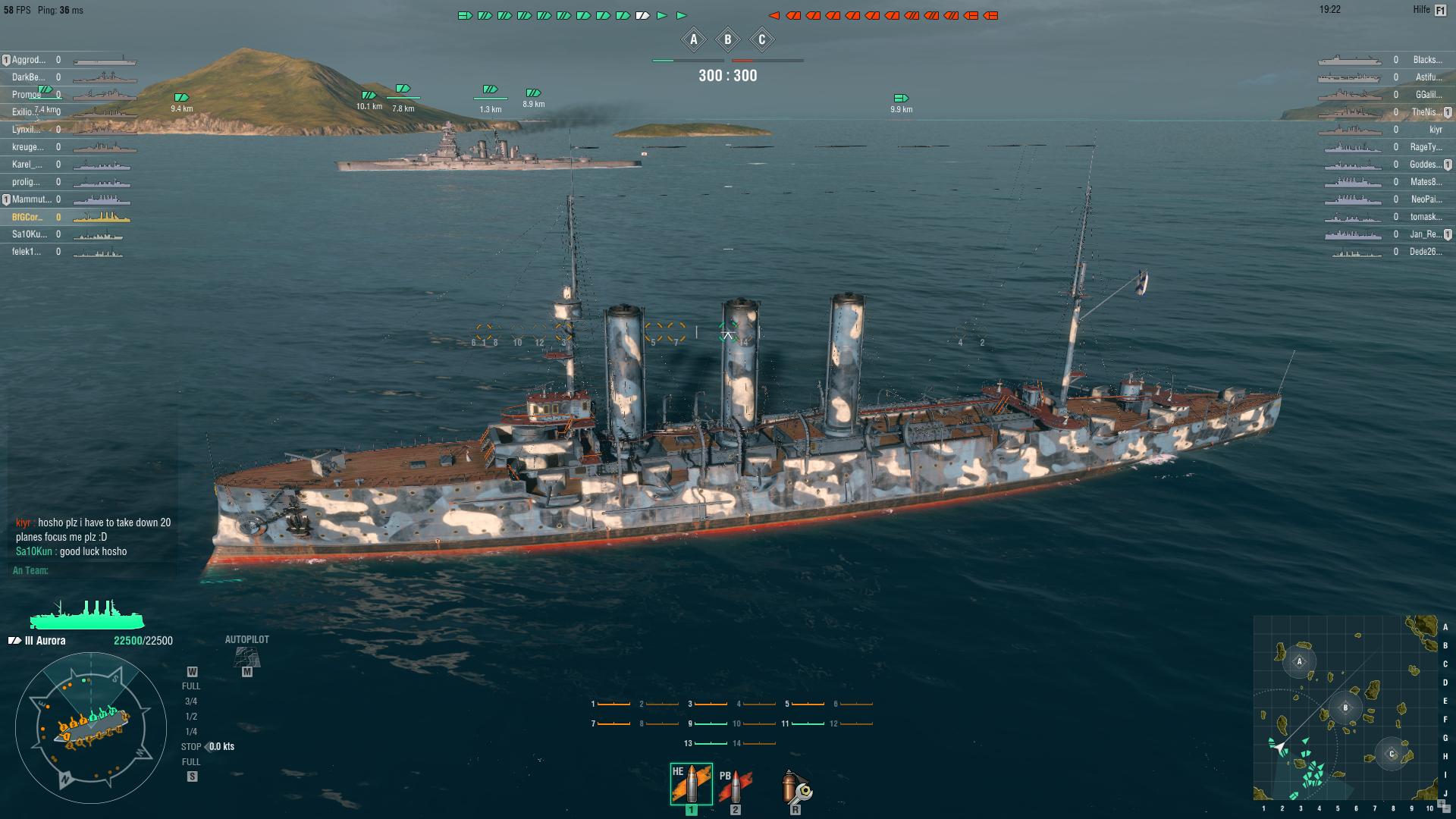Activate the Damage Control Party consumable
The height and width of the screenshot is (819, 1456).
point(794,789)
